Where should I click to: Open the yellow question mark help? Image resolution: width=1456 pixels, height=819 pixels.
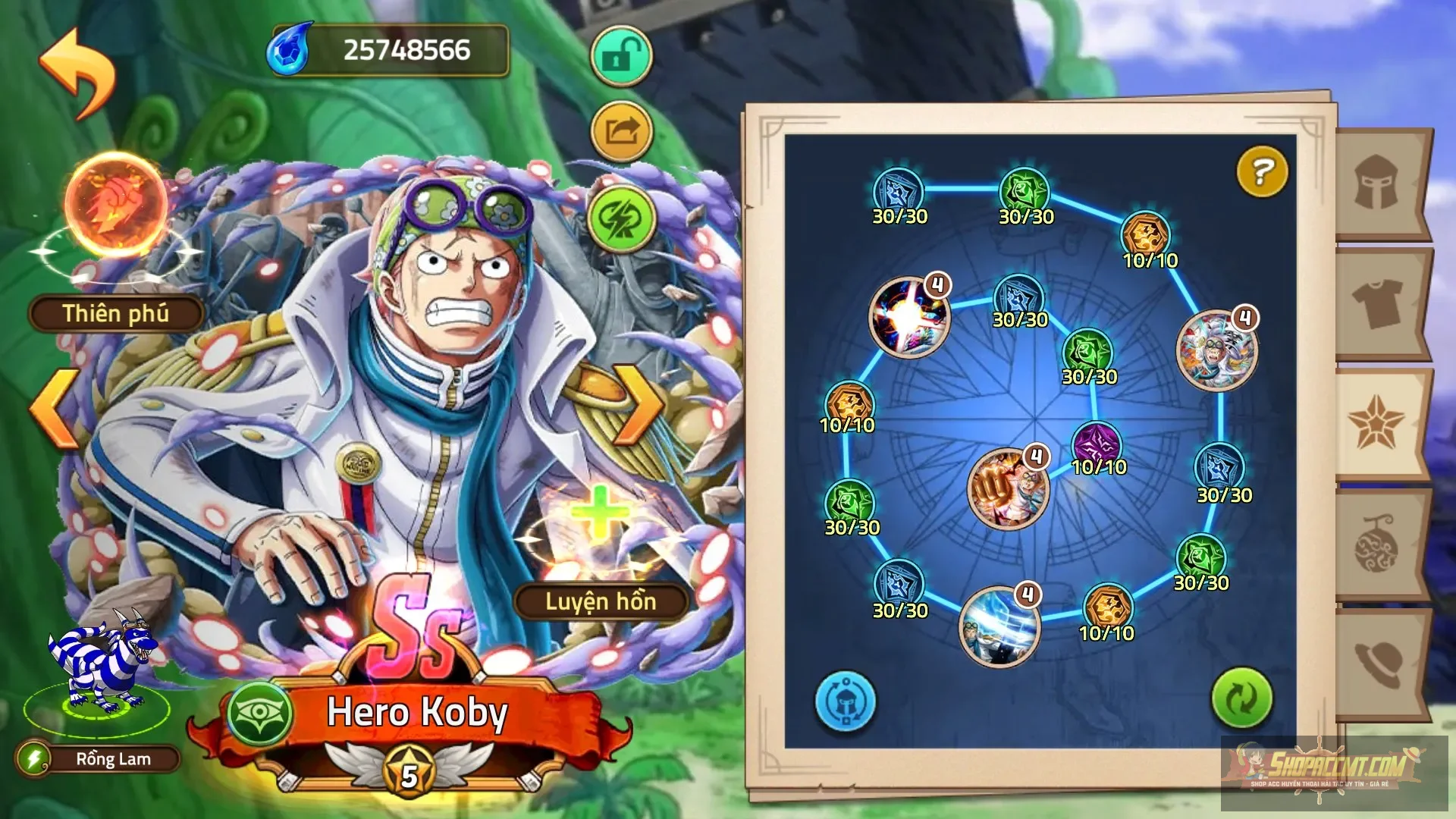pyautogui.click(x=1262, y=172)
